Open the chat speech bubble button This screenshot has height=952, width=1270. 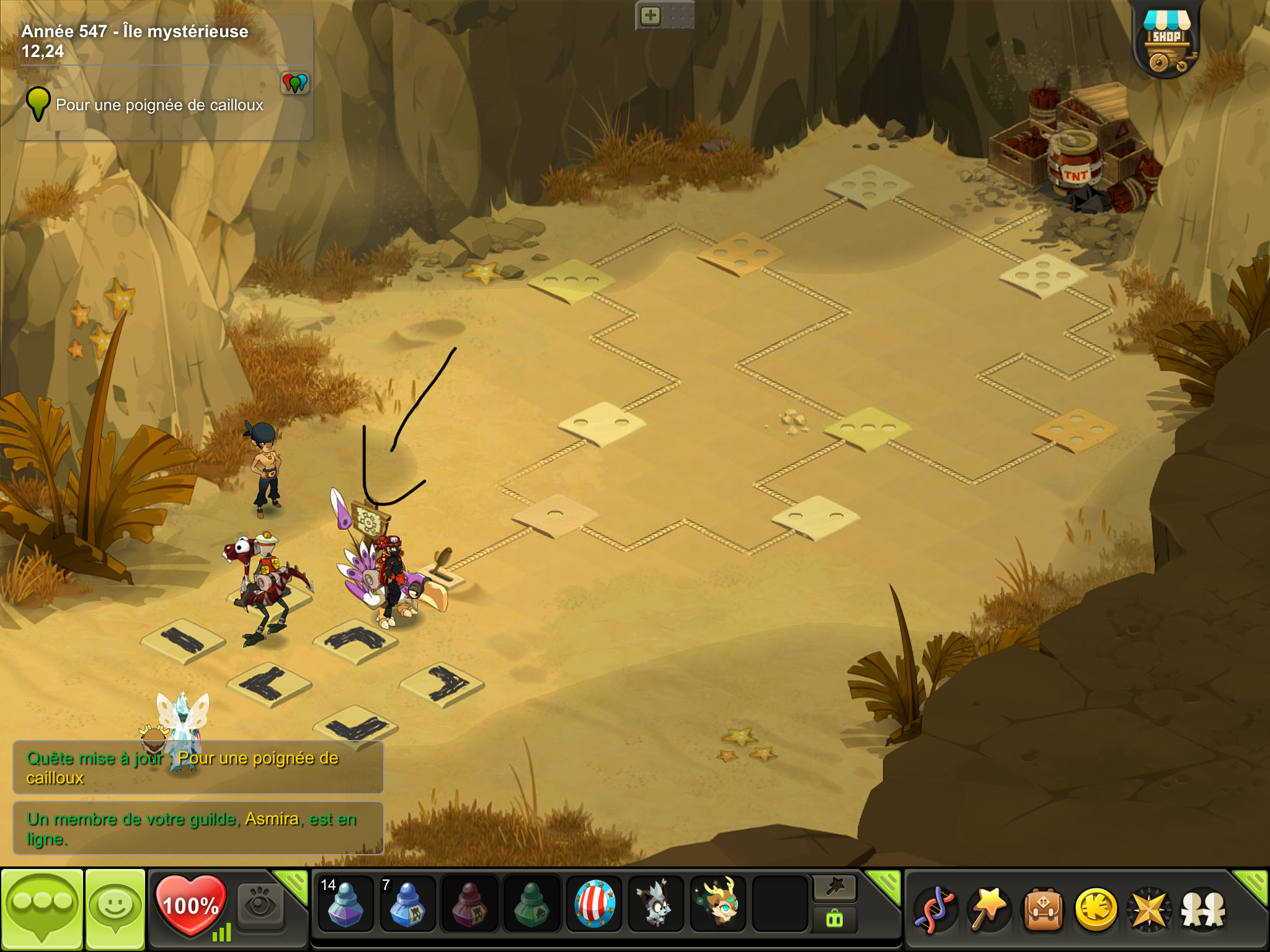pos(42,907)
